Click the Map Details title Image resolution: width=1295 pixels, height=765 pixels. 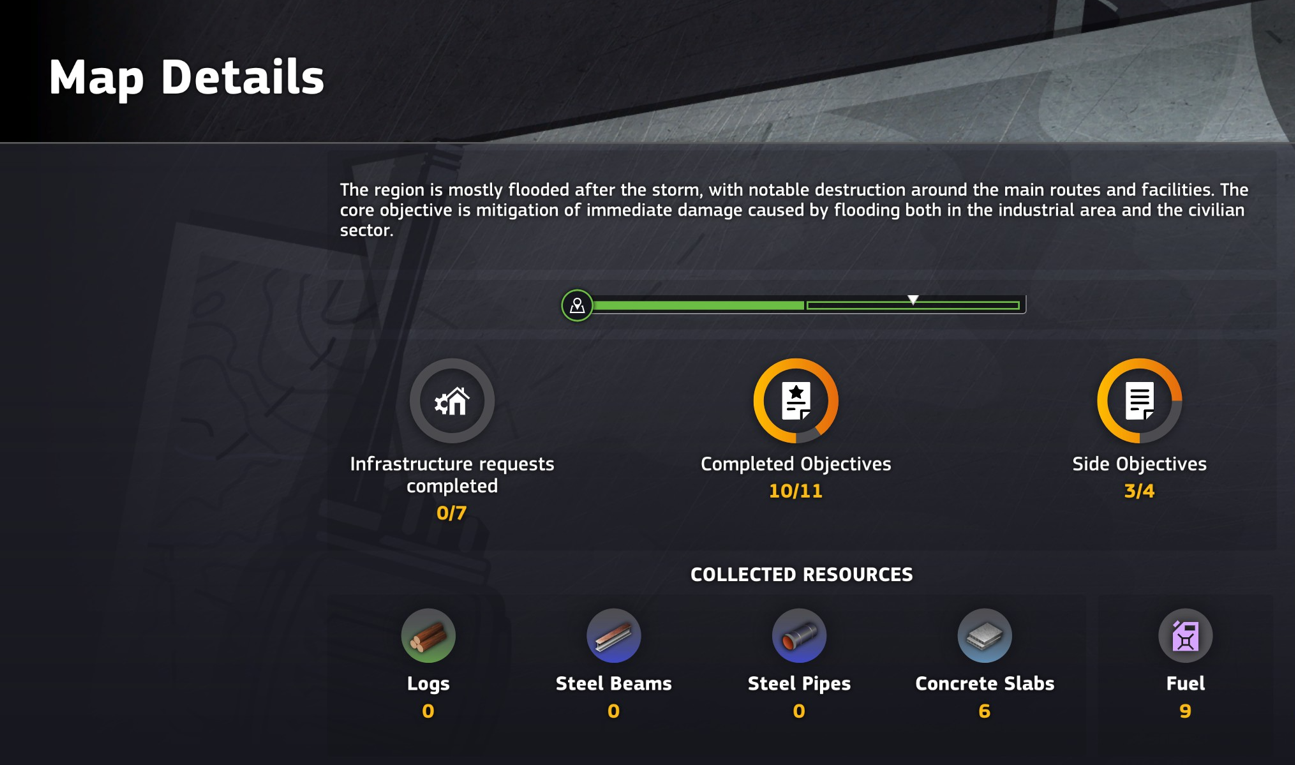pos(186,78)
